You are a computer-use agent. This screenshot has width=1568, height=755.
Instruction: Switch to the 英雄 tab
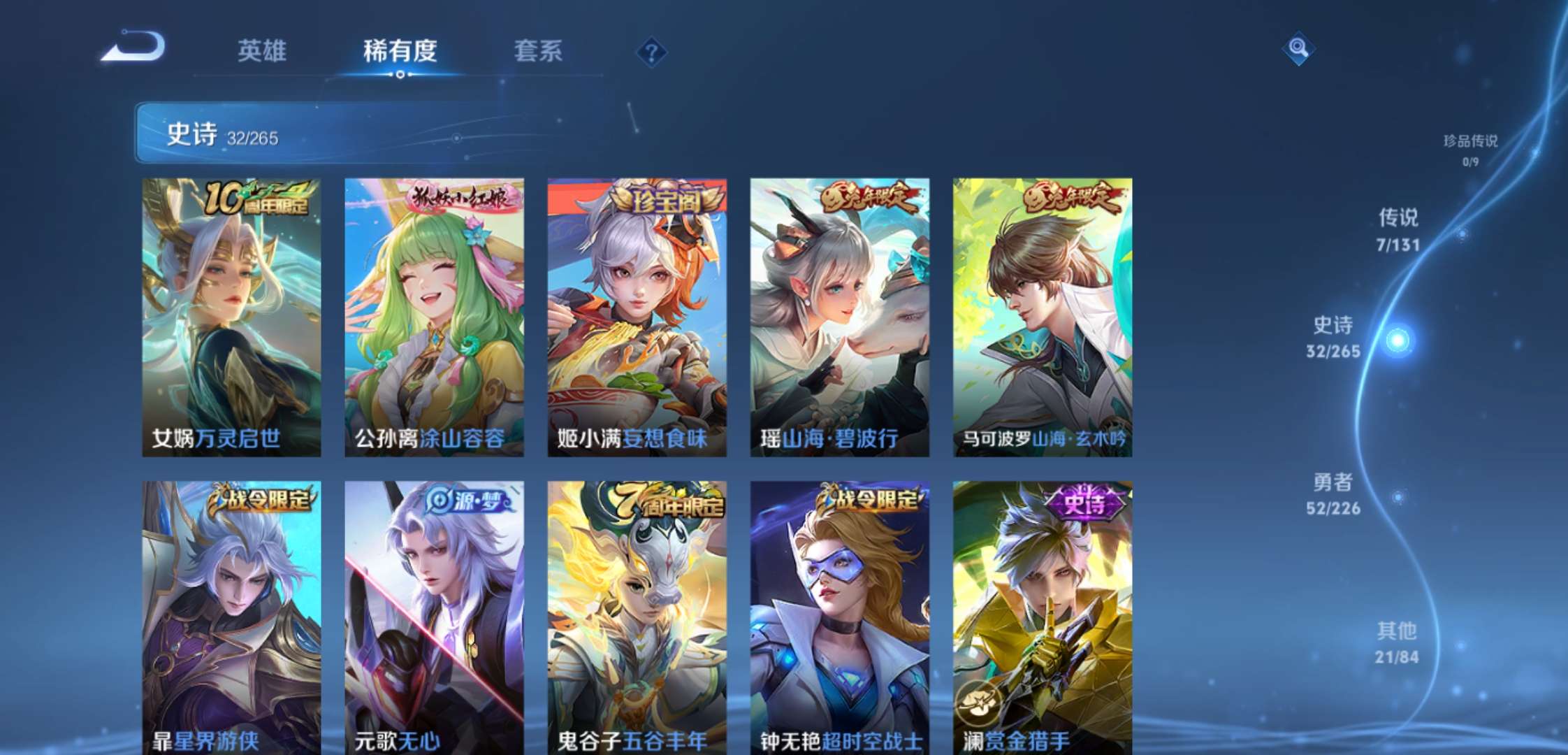point(262,51)
